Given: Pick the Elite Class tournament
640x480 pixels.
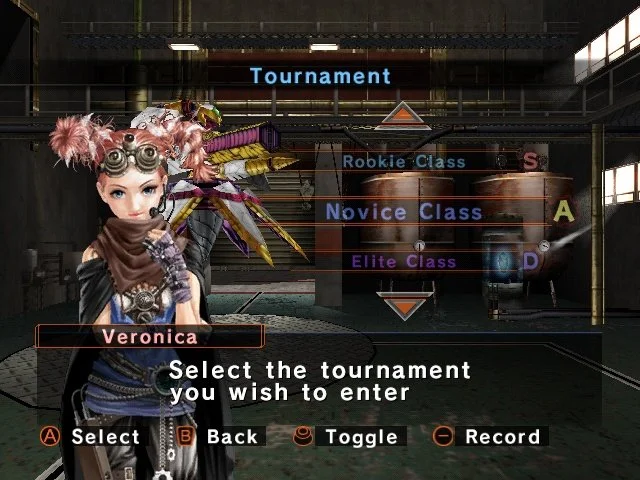Looking at the screenshot, I should 404,262.
